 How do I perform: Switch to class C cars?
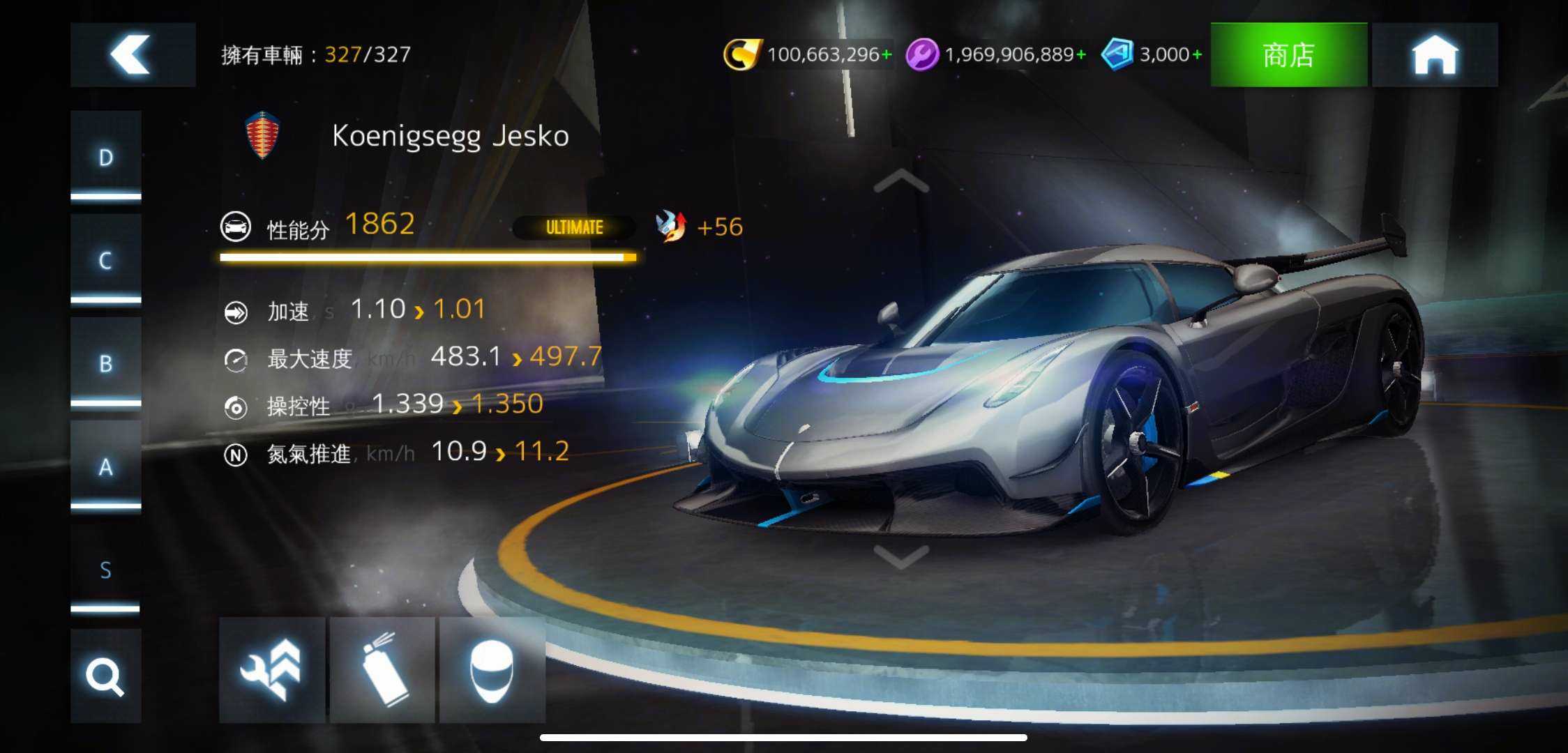coord(105,261)
